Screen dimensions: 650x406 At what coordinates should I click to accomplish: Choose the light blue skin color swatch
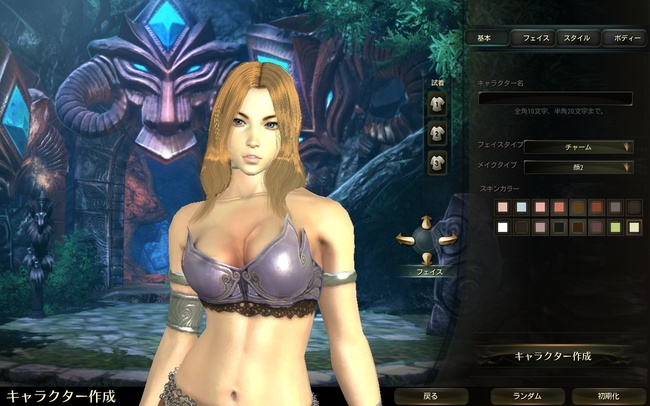coord(522,207)
